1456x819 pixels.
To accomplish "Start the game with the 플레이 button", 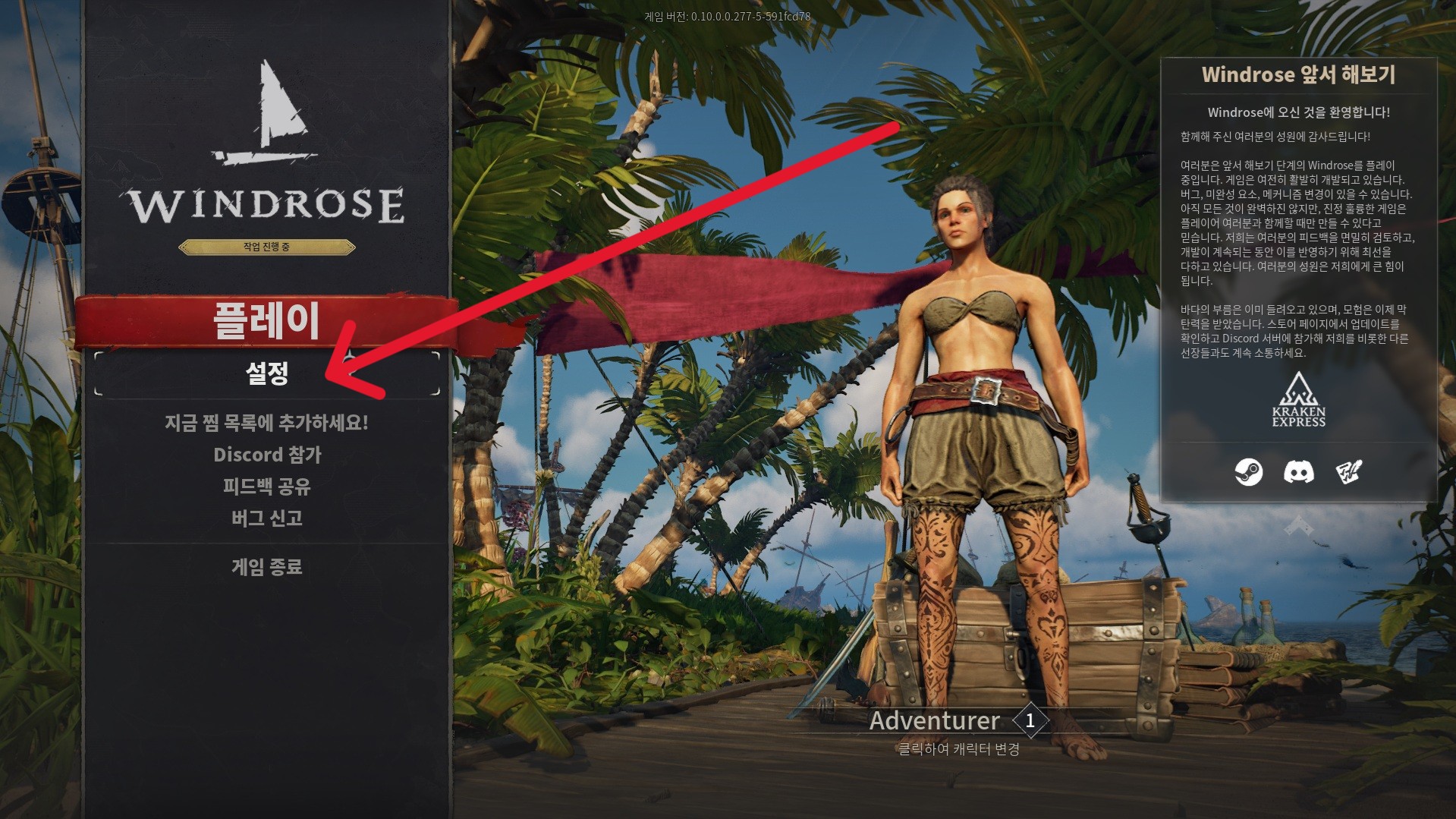I will tap(266, 322).
